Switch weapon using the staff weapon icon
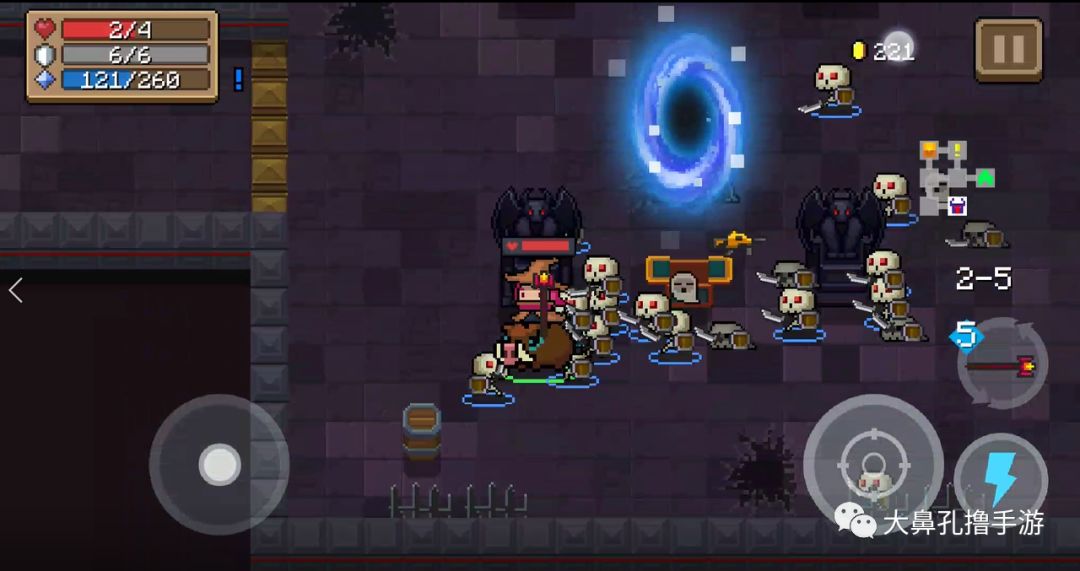Image resolution: width=1080 pixels, height=571 pixels. pos(1003,364)
